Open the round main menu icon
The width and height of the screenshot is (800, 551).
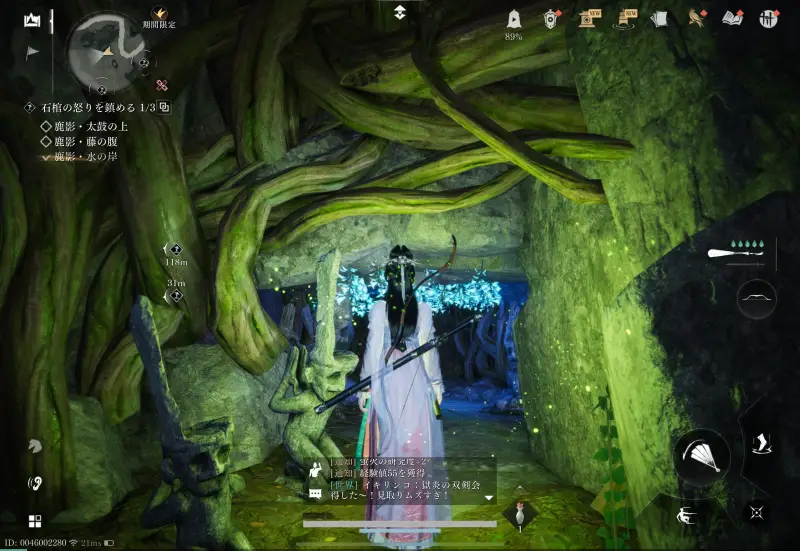769,19
